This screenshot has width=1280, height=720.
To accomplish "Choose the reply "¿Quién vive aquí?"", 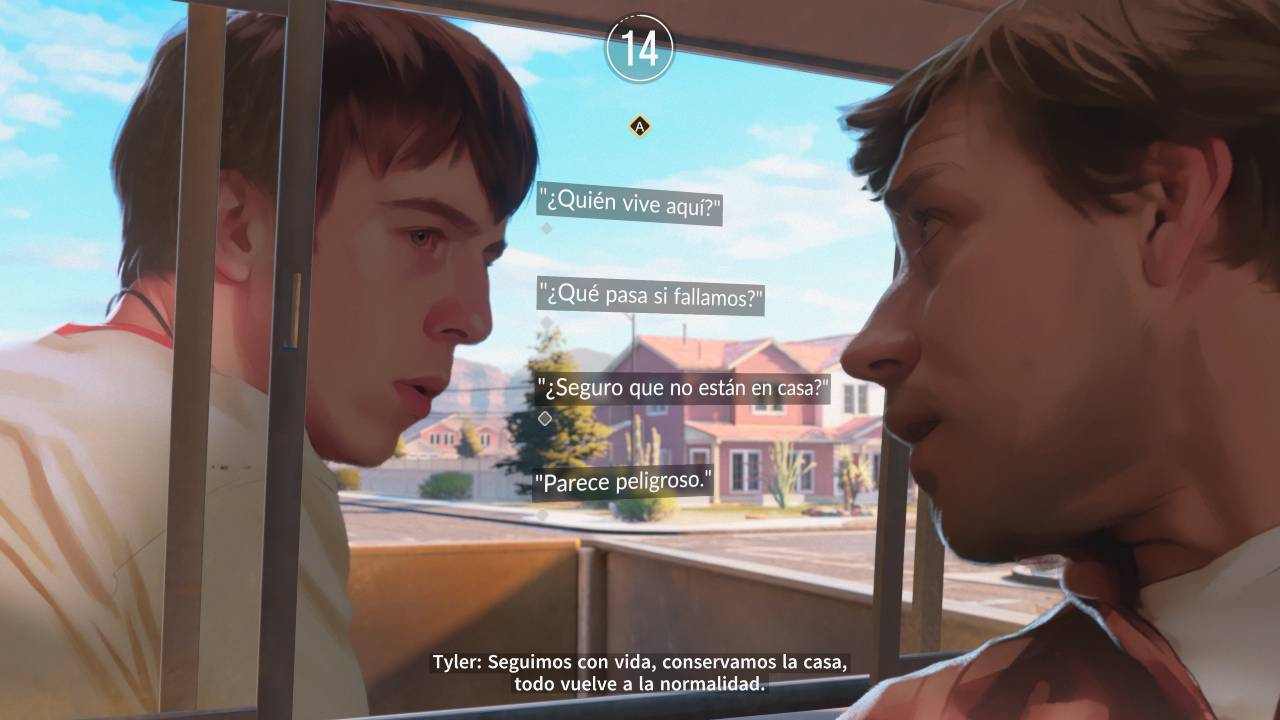I will point(630,206).
